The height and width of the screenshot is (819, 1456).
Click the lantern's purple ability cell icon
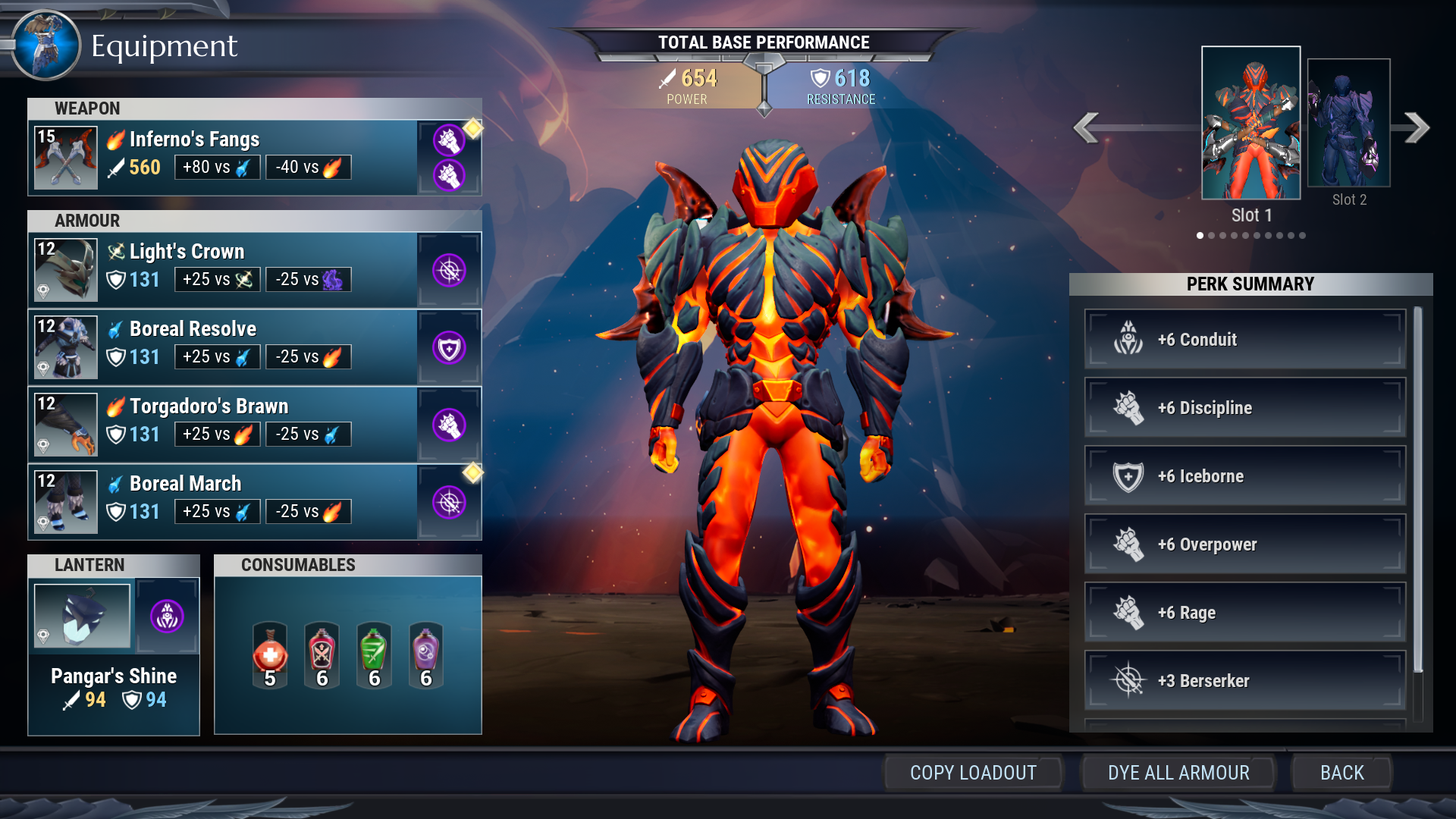pyautogui.click(x=167, y=617)
